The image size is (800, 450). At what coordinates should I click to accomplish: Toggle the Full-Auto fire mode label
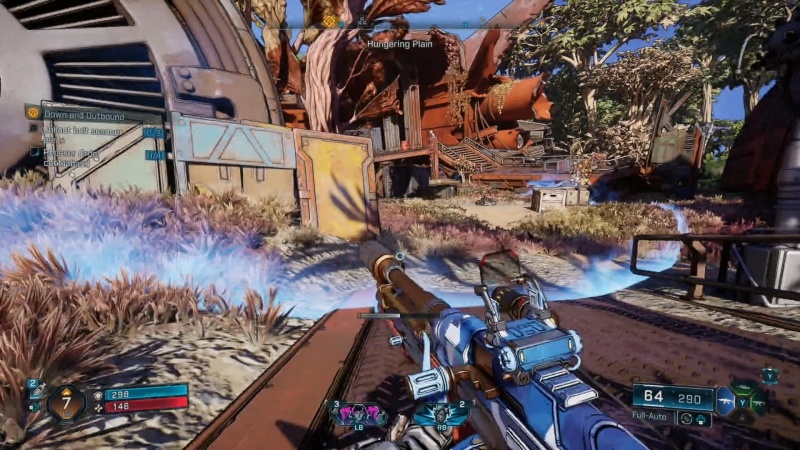coord(650,415)
